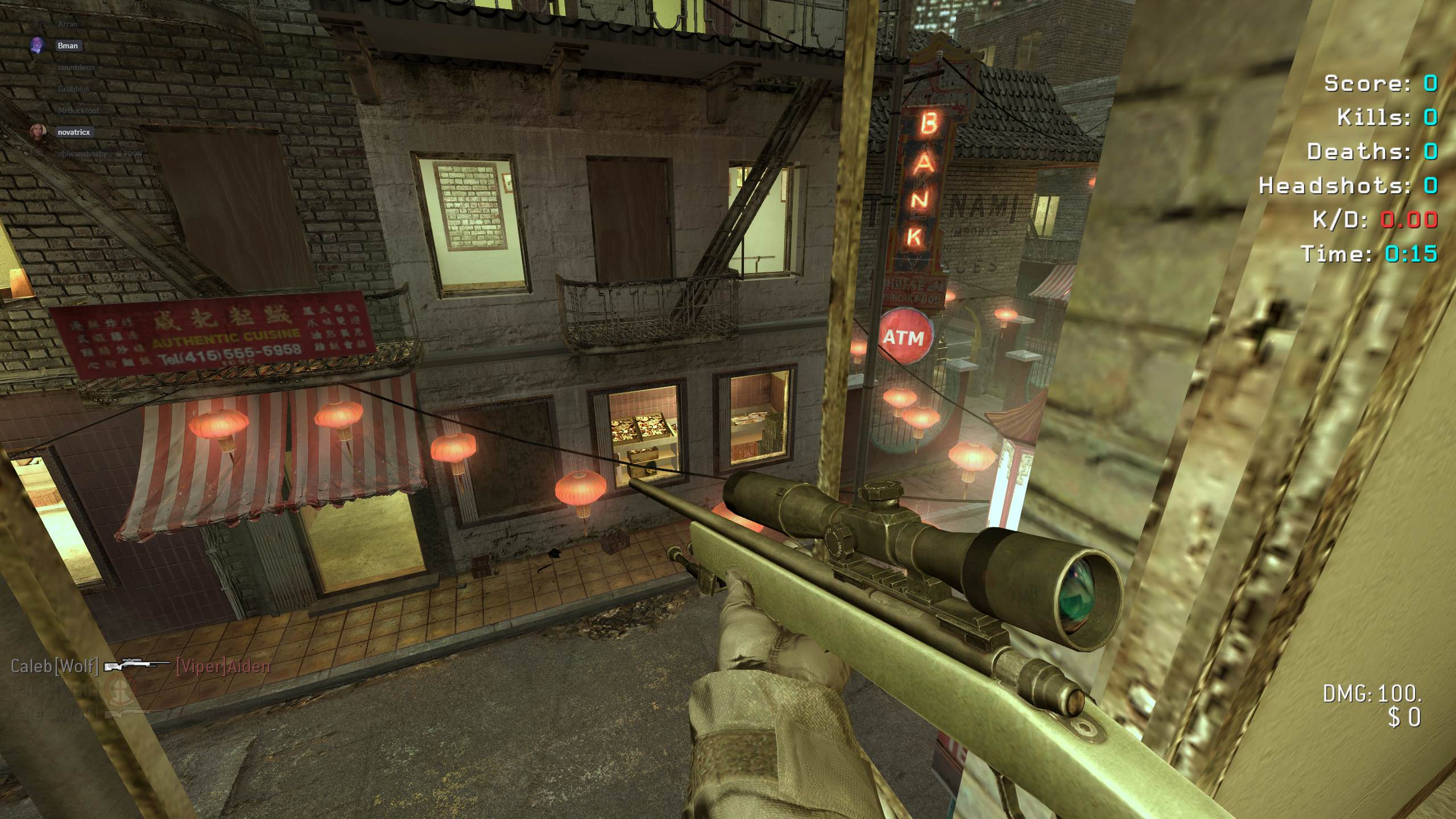Click novatricx's avatar in the voice overlay

coord(38,131)
